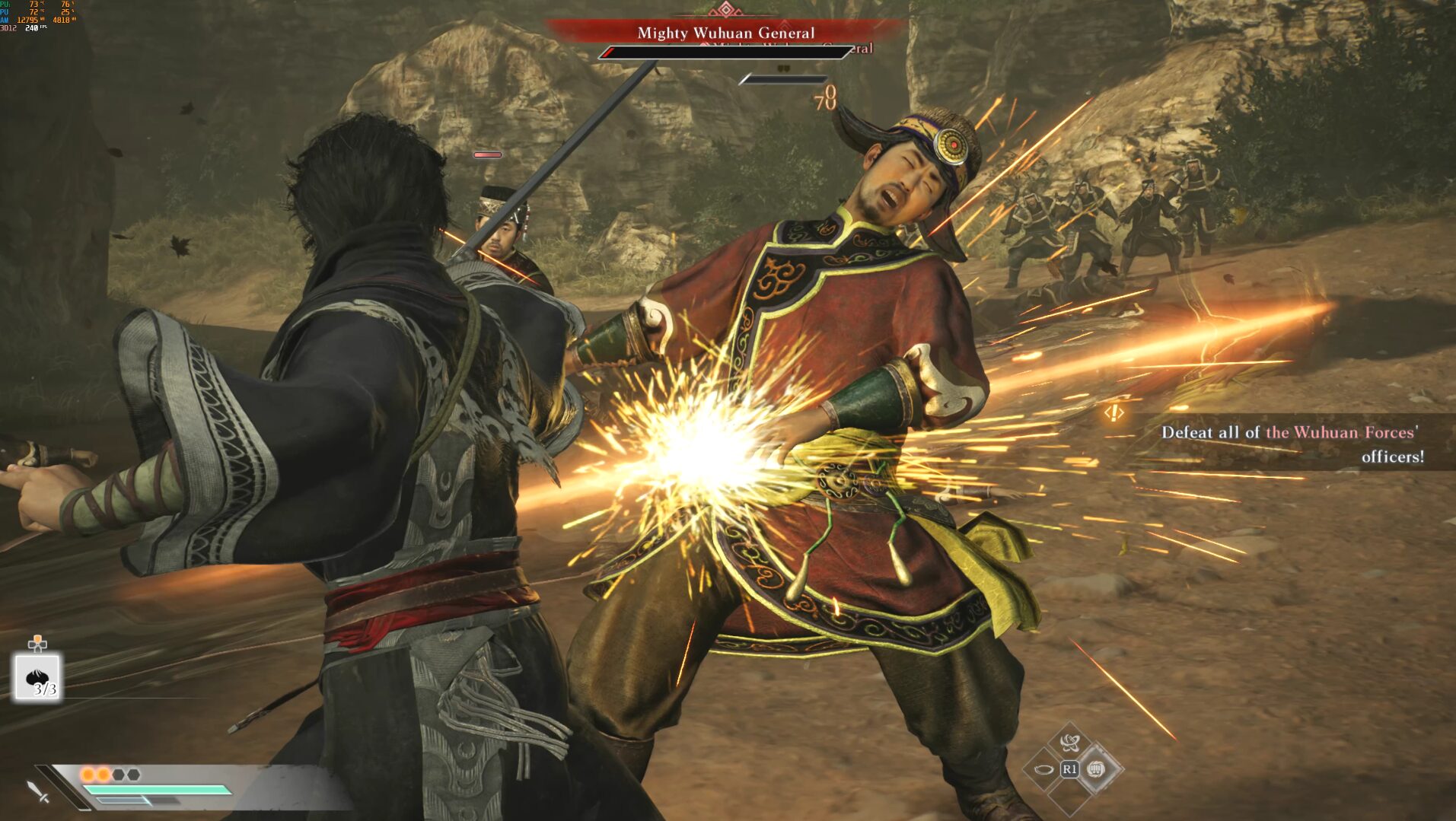Click the sword weapon icon

[38, 791]
